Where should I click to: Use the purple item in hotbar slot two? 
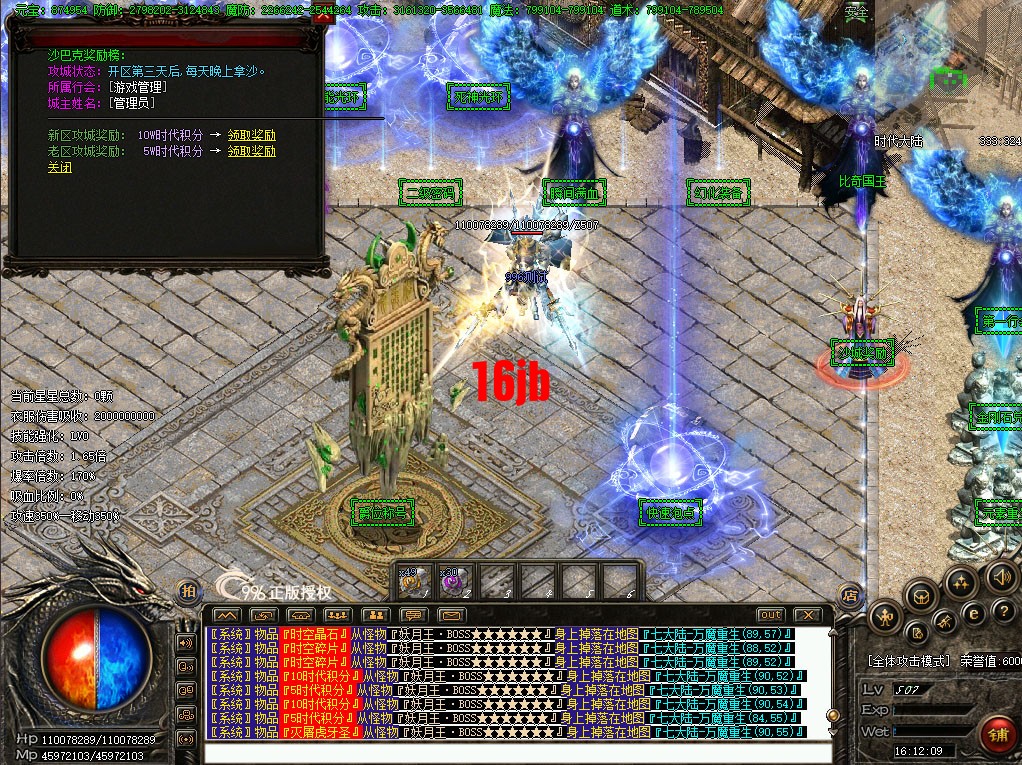pyautogui.click(x=454, y=581)
